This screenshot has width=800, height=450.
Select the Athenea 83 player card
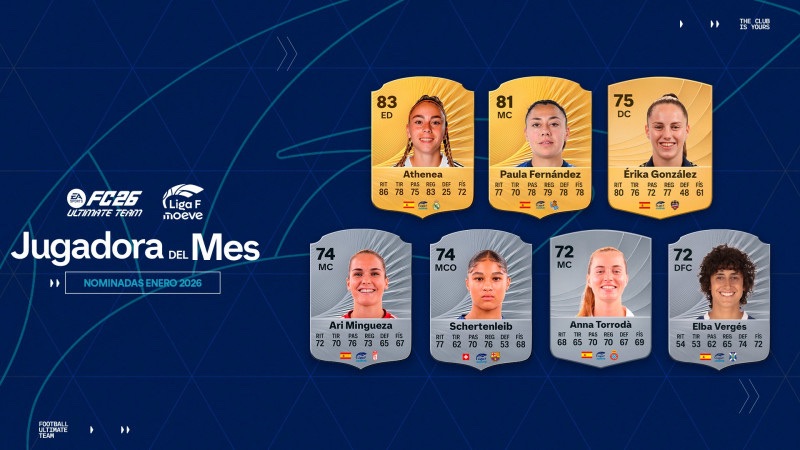[422, 145]
